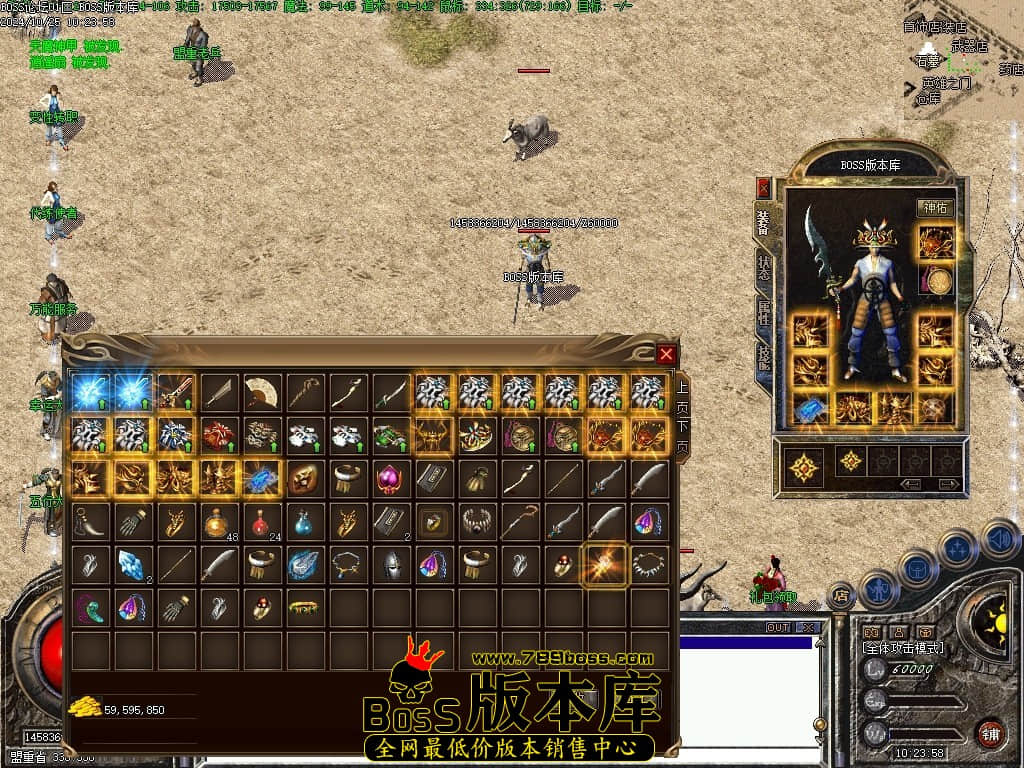Click the OUT button on chat window

coord(778,628)
